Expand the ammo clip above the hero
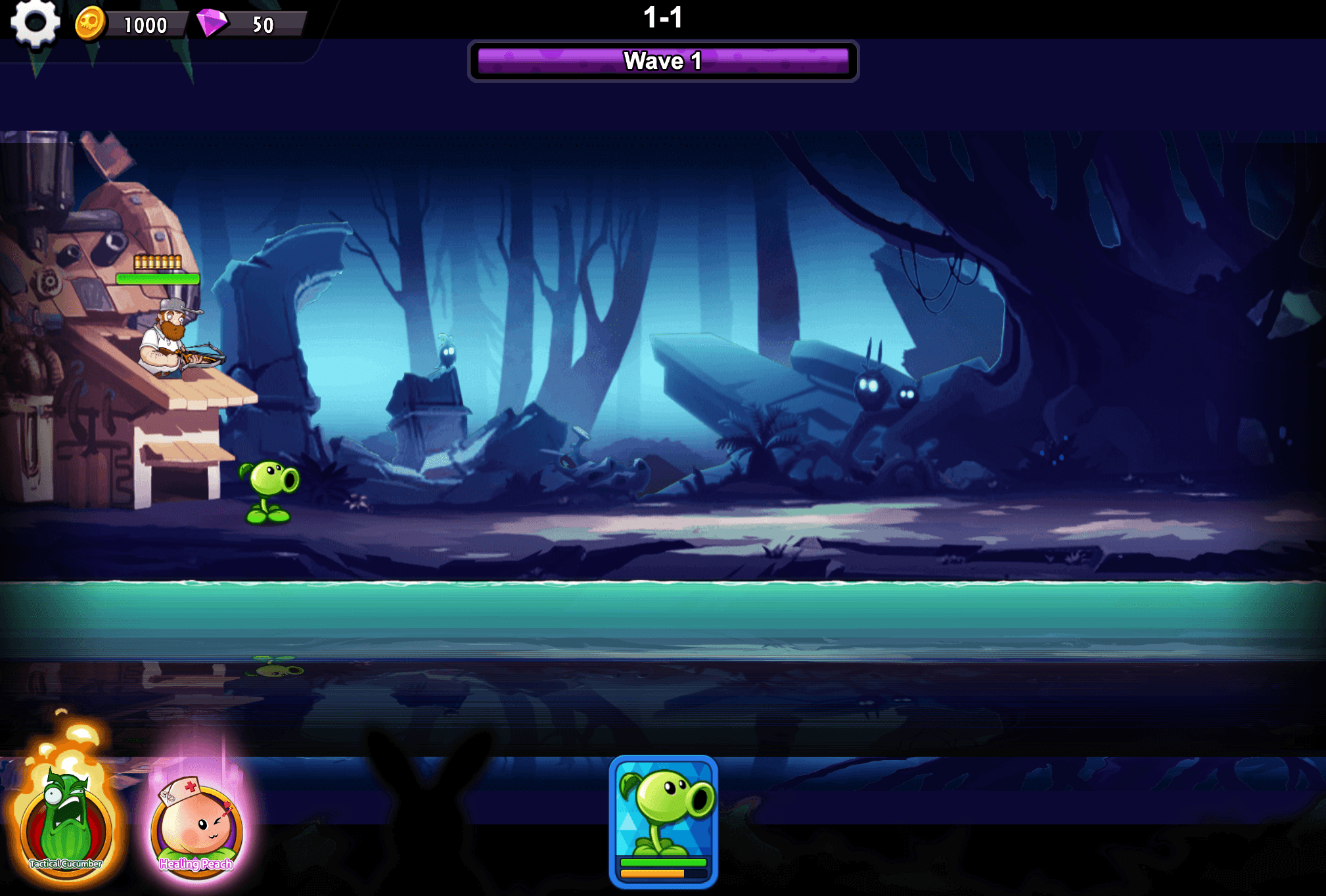 pyautogui.click(x=156, y=261)
